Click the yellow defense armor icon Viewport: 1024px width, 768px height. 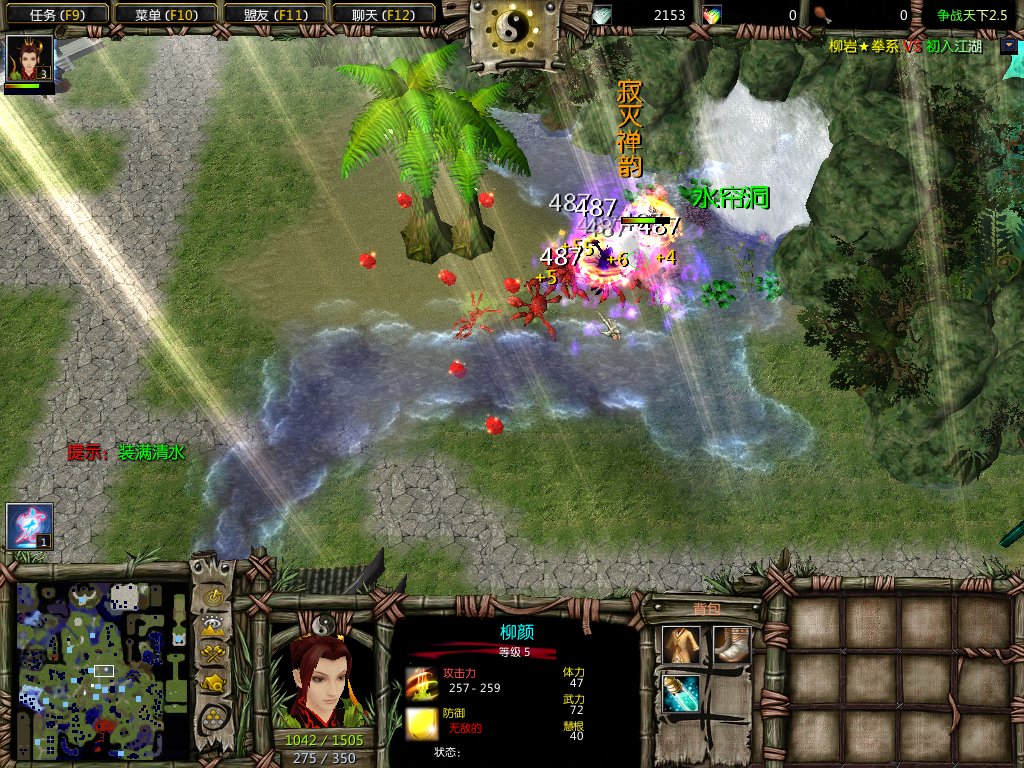[420, 722]
